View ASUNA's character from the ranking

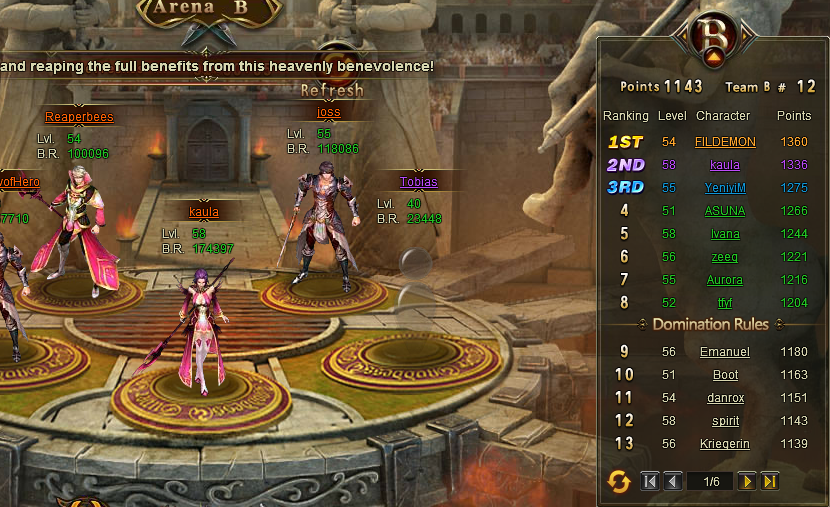(725, 210)
